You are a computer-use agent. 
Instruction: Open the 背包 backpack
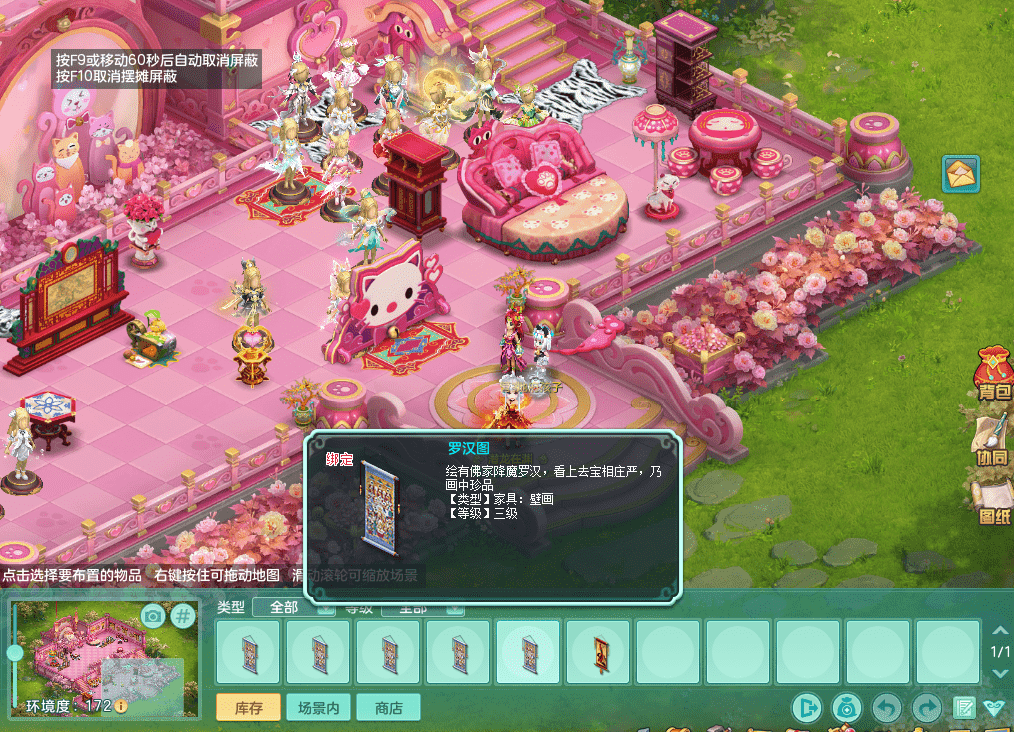tap(993, 379)
